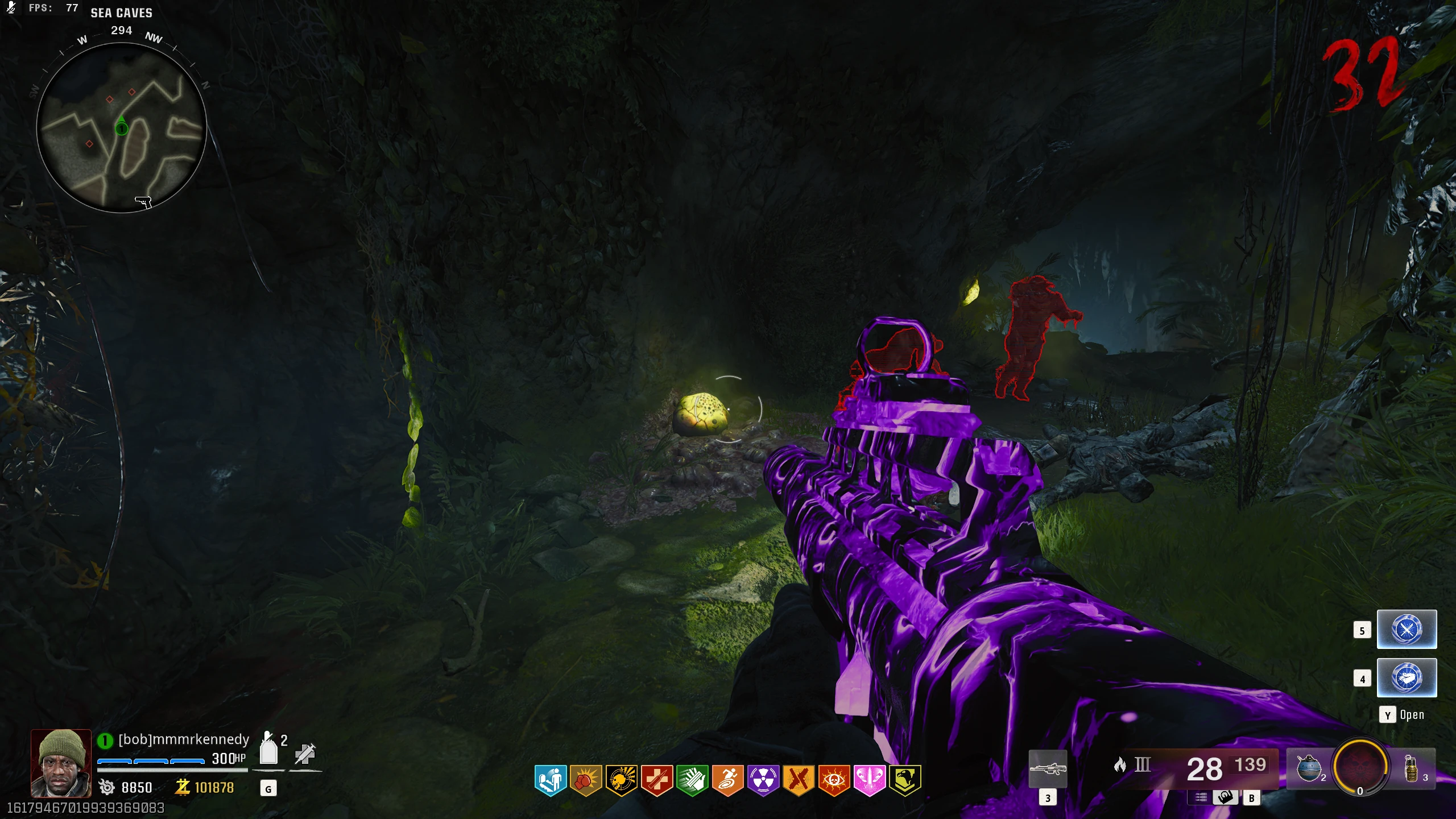Click the pink Vulture Aid perk icon
The image size is (1456, 819).
point(870,780)
